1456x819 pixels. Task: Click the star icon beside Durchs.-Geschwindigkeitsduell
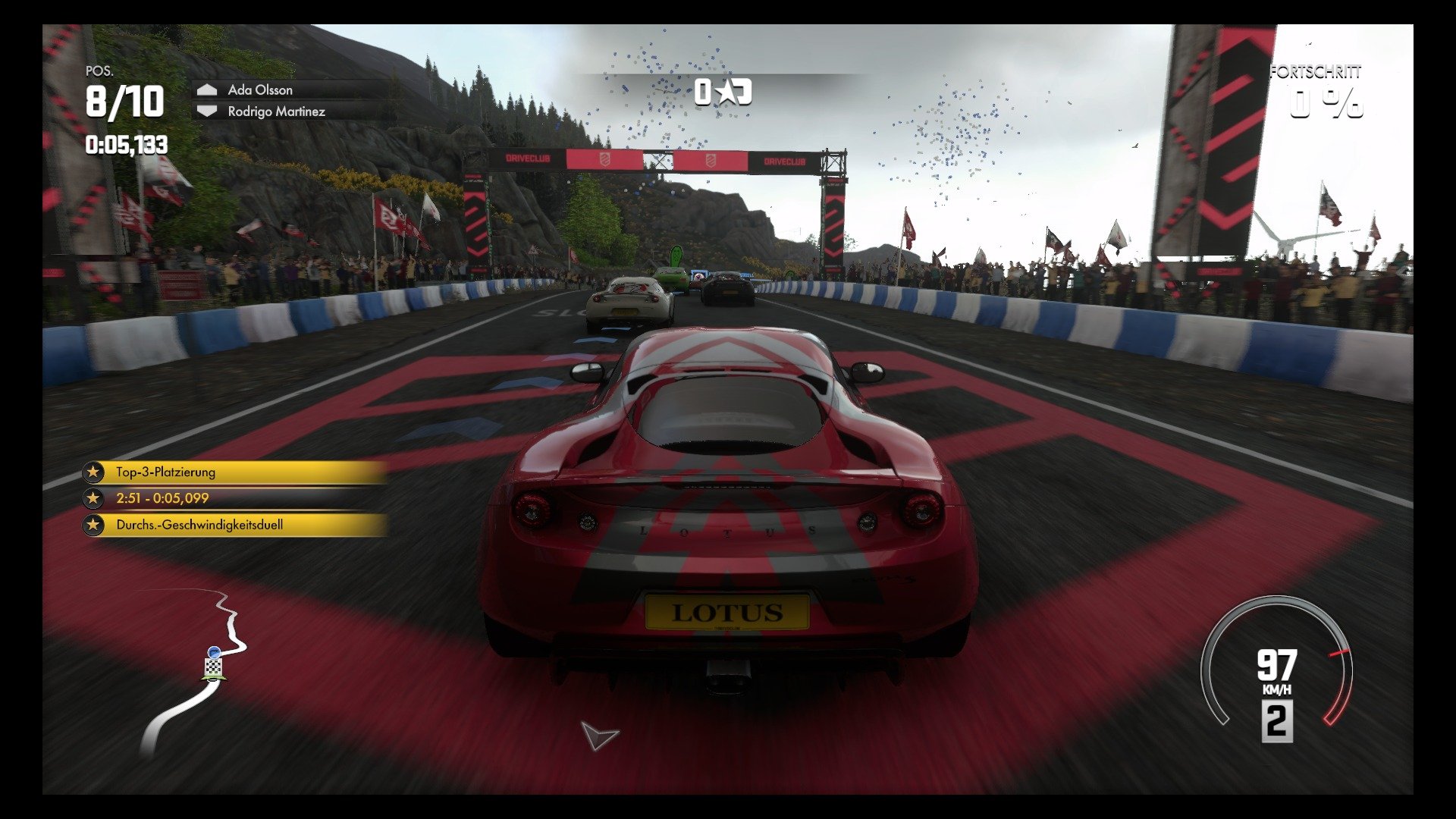tap(93, 526)
